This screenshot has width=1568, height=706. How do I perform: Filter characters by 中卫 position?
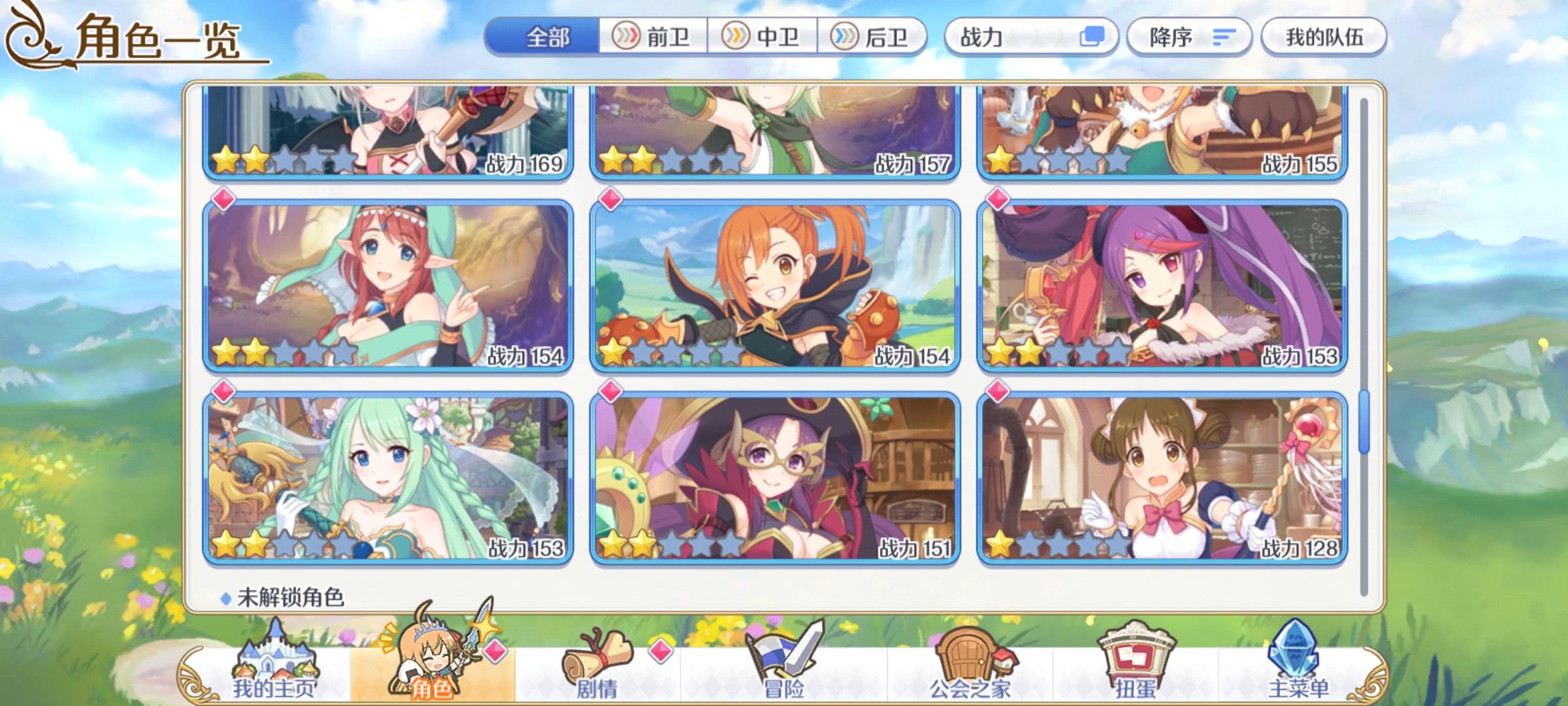762,37
